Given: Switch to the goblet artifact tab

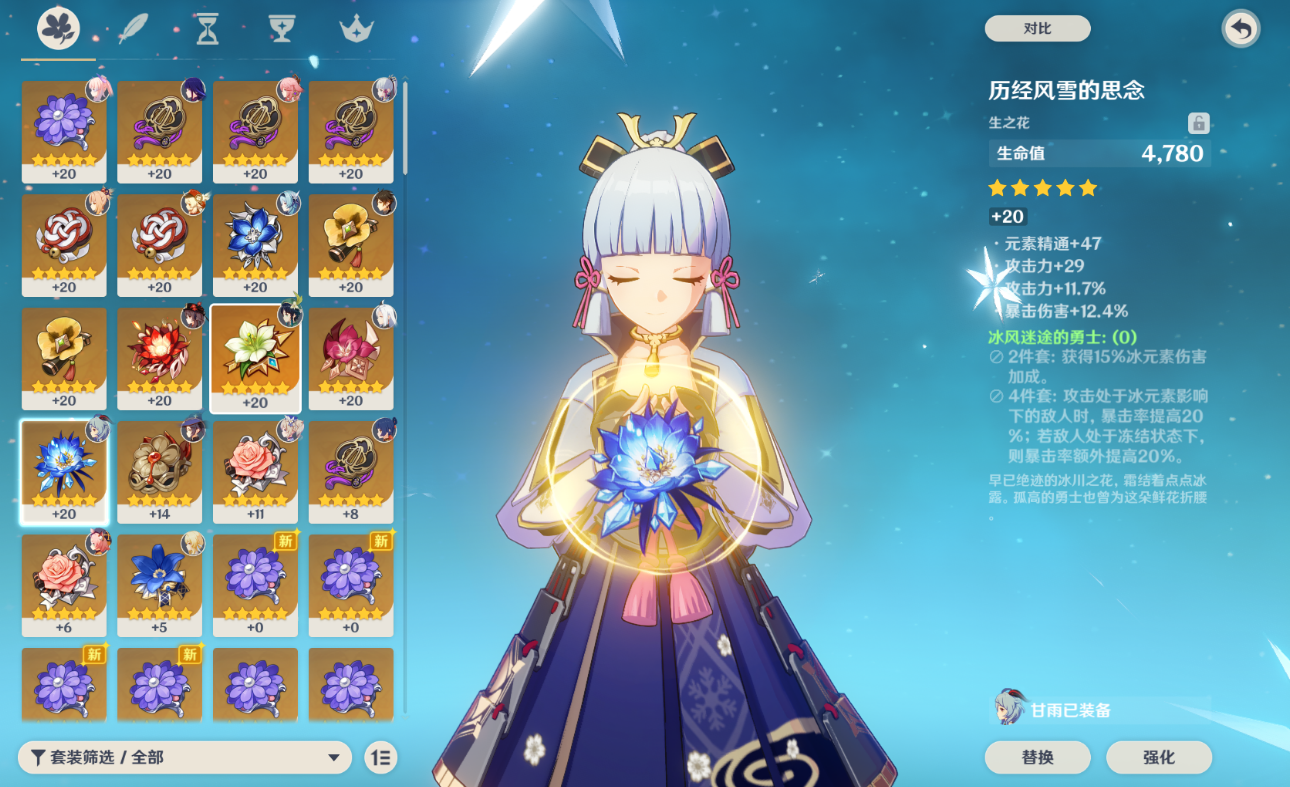Looking at the screenshot, I should [x=281, y=29].
